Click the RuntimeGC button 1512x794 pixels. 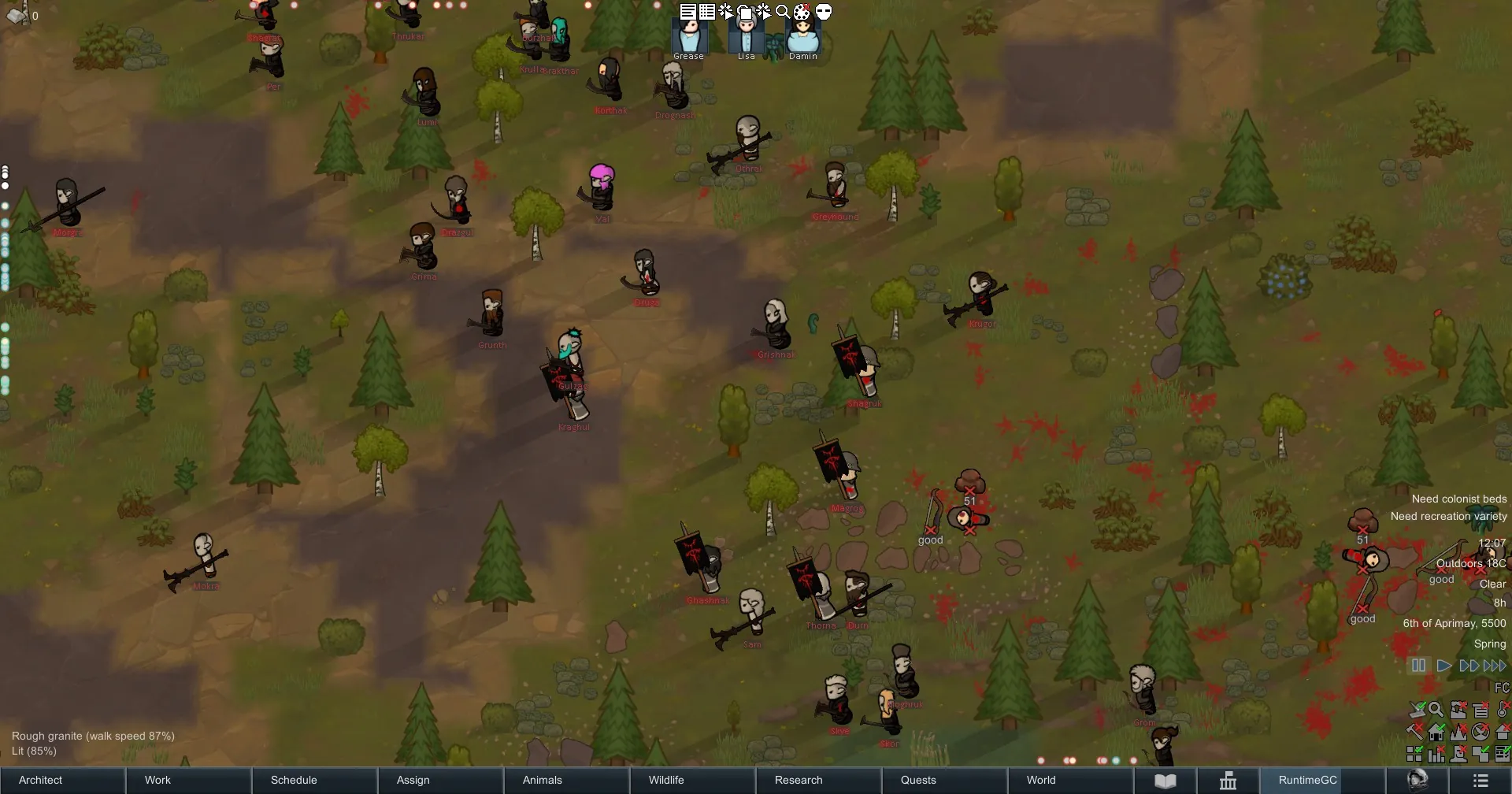tap(1307, 780)
